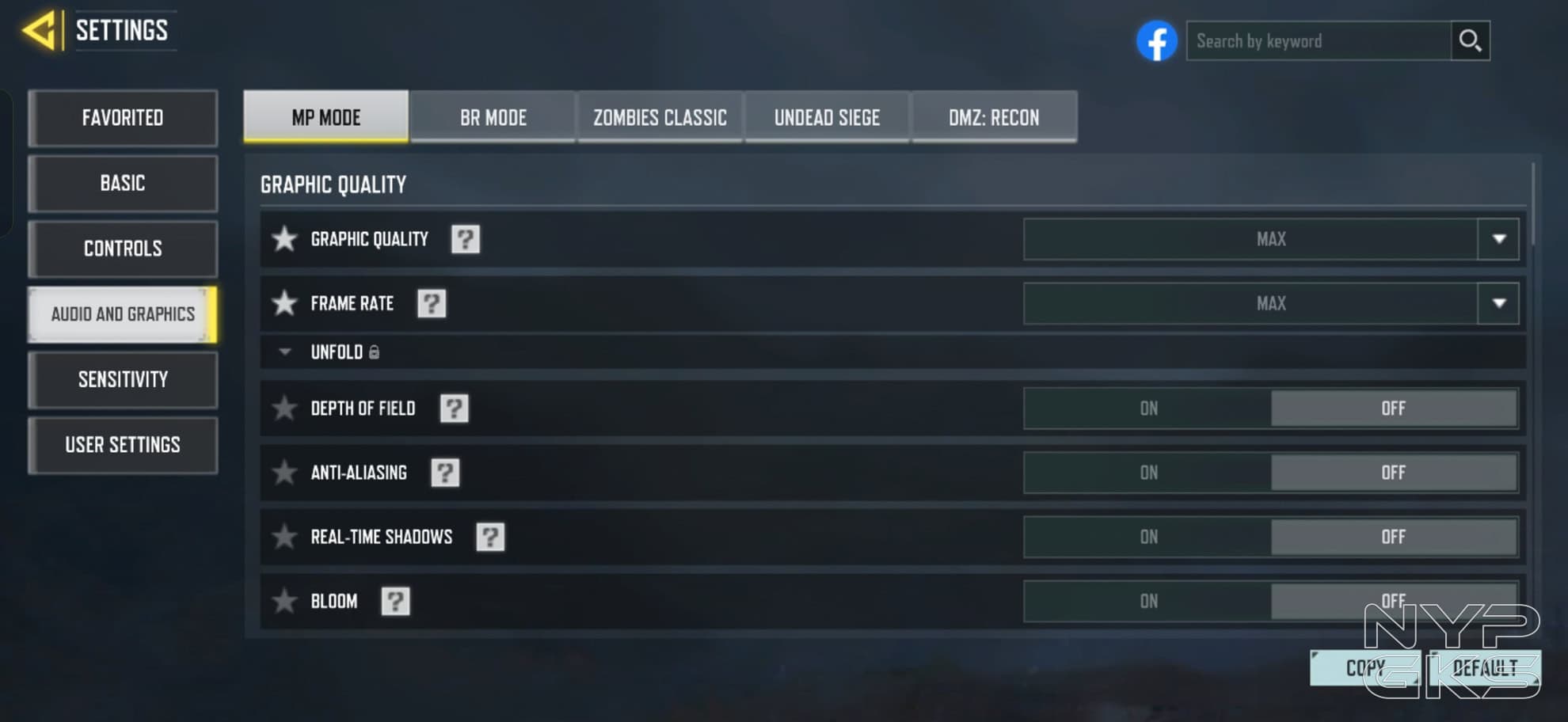Viewport: 1568px width, 722px height.
Task: Open the Graphic Quality dropdown
Action: (1498, 239)
